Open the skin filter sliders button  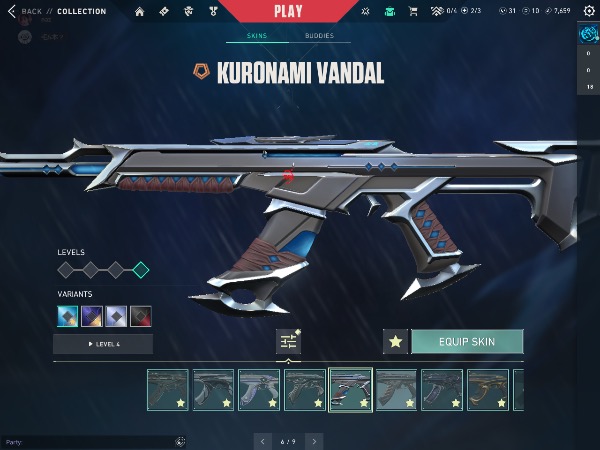click(288, 341)
